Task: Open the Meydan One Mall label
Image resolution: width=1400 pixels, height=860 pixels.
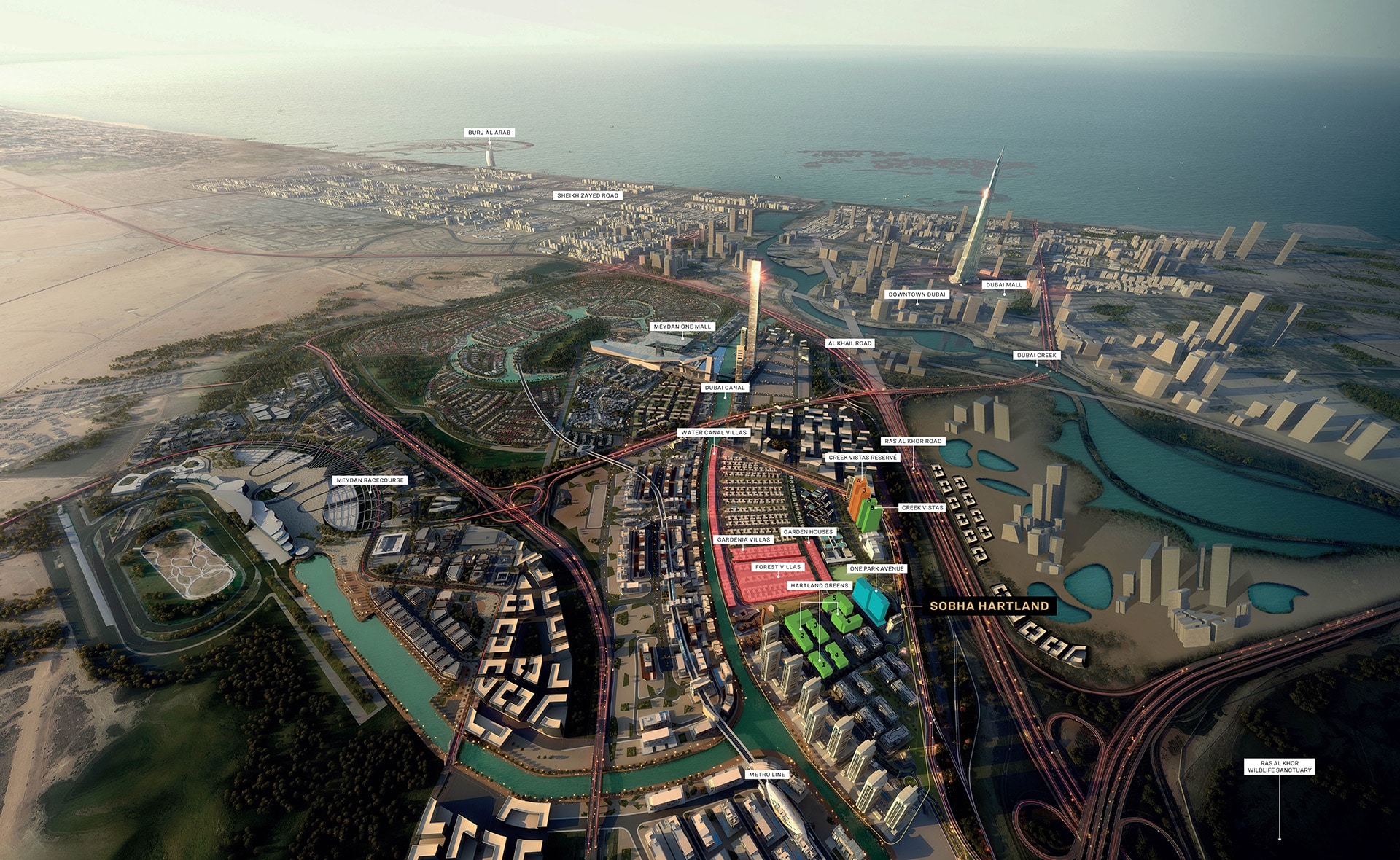Action: click(x=682, y=327)
